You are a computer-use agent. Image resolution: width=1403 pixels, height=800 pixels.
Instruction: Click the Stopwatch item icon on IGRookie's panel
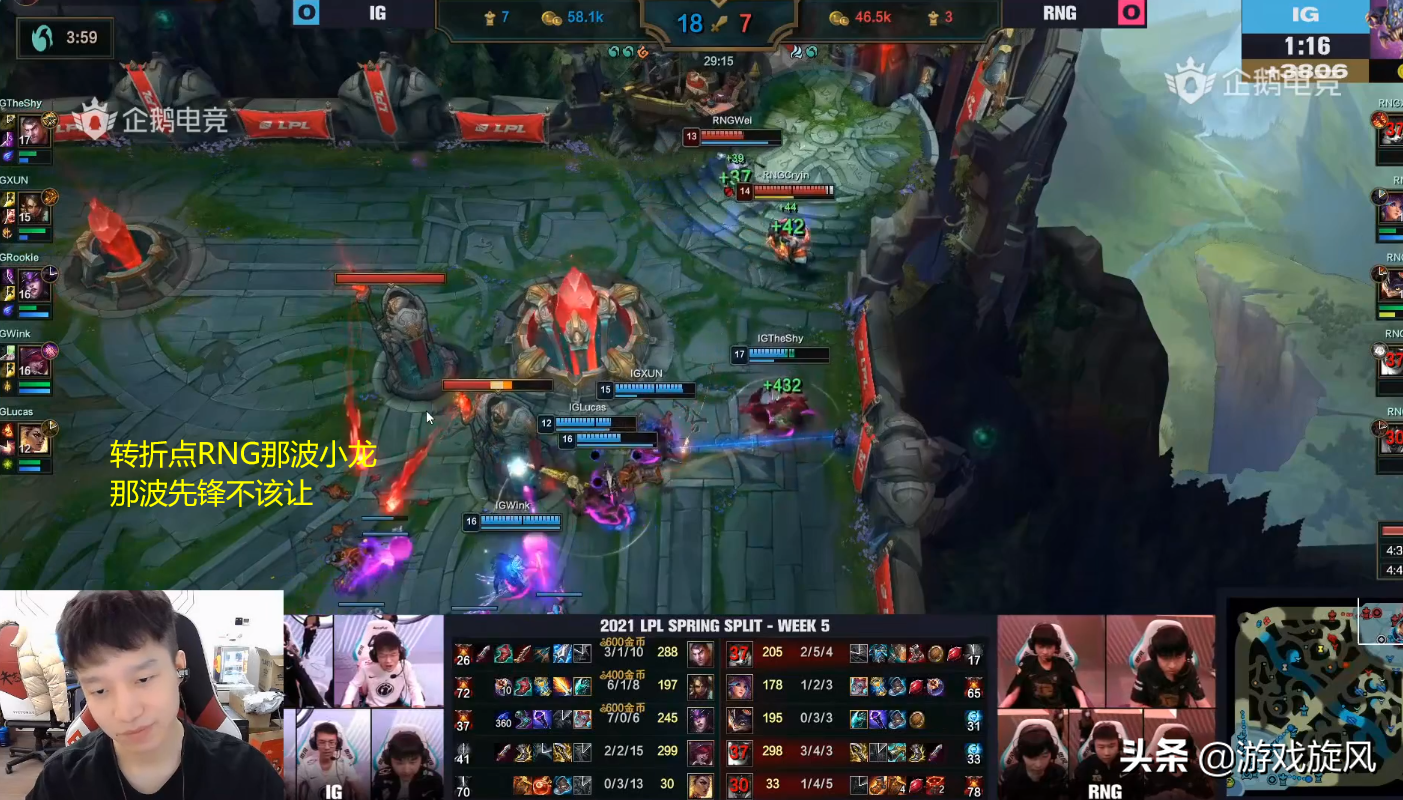(50, 274)
